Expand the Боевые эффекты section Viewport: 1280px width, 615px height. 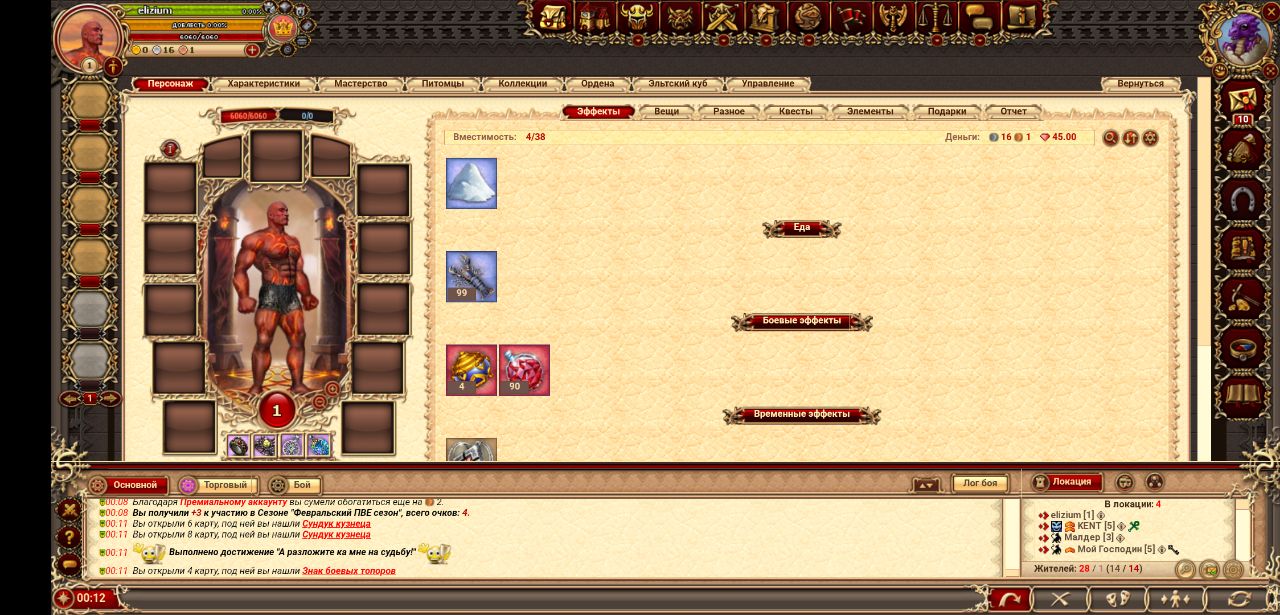pyautogui.click(x=801, y=321)
